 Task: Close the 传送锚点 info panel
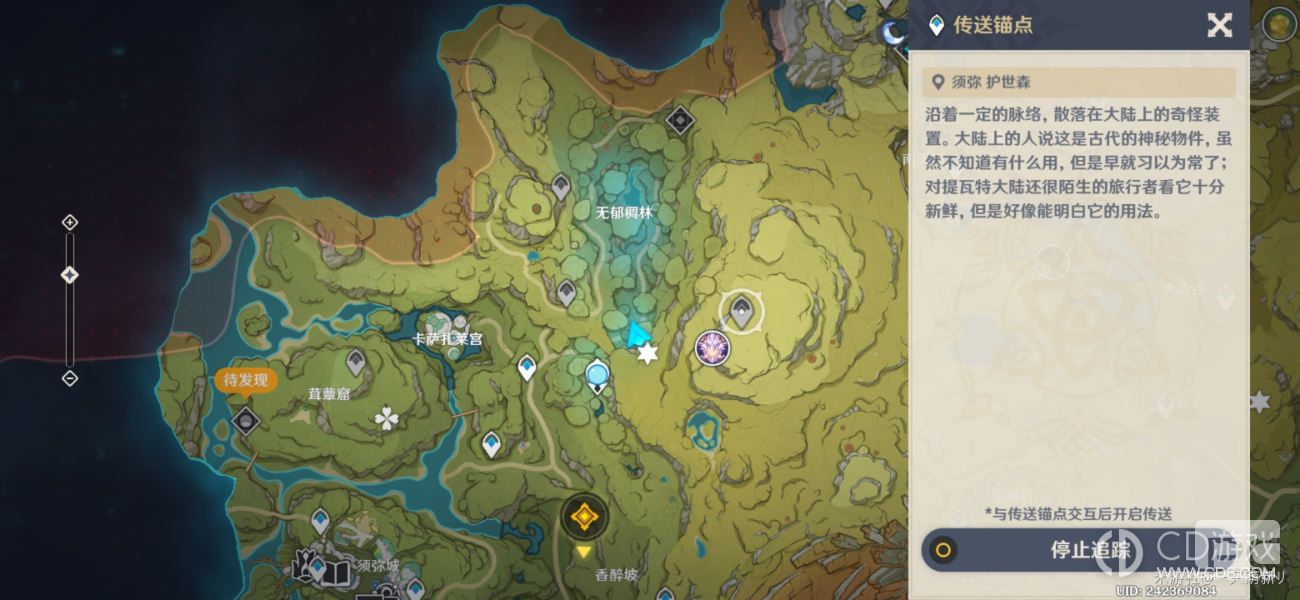[1219, 25]
